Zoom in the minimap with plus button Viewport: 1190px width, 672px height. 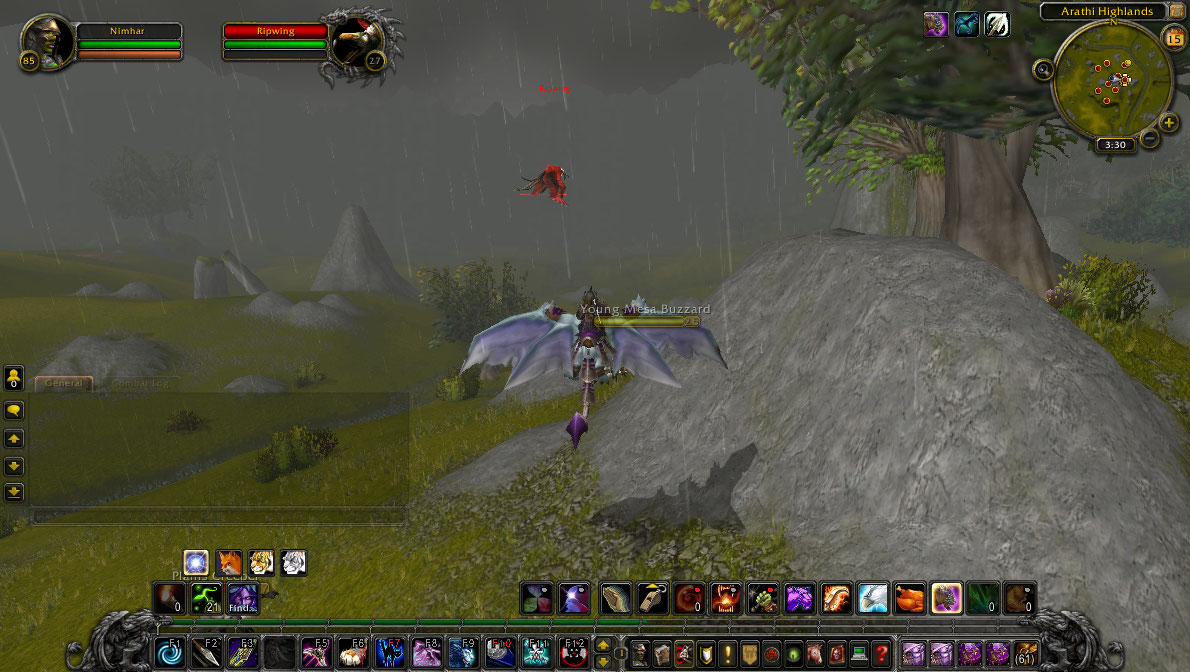pyautogui.click(x=1169, y=122)
